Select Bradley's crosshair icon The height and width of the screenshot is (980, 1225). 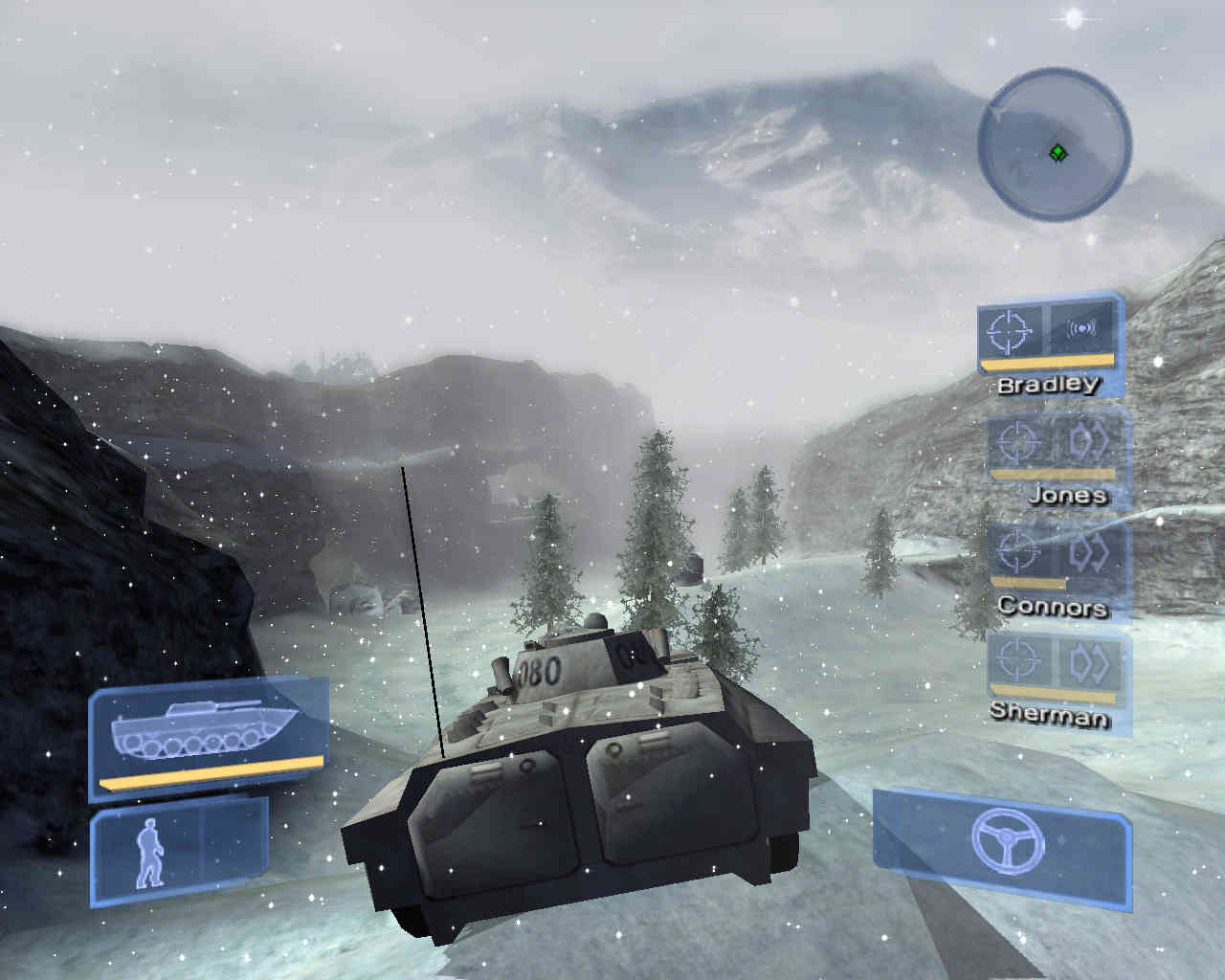pyautogui.click(x=1013, y=330)
